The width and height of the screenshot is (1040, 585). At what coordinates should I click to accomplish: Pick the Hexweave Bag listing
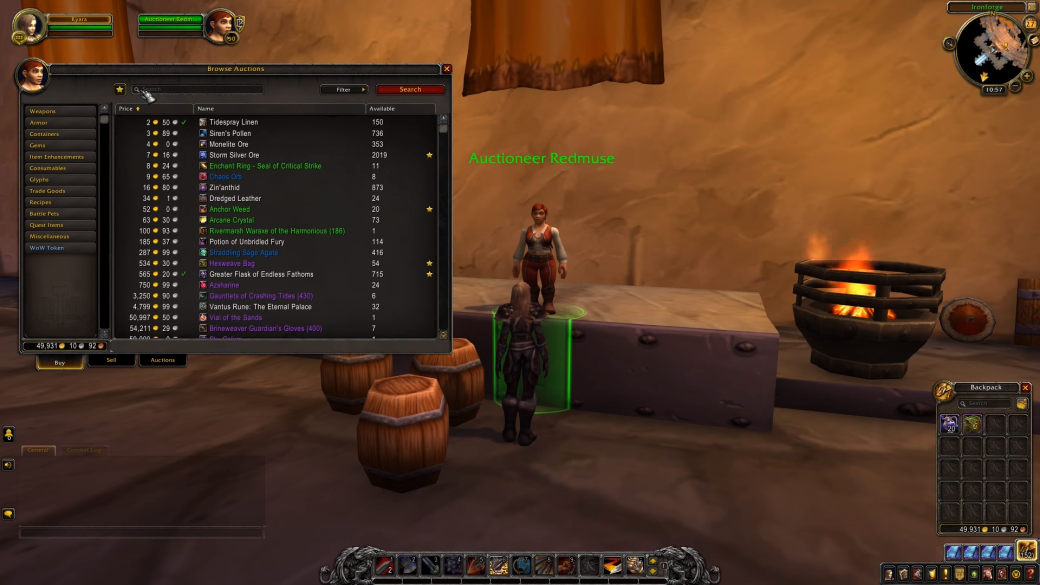point(230,263)
